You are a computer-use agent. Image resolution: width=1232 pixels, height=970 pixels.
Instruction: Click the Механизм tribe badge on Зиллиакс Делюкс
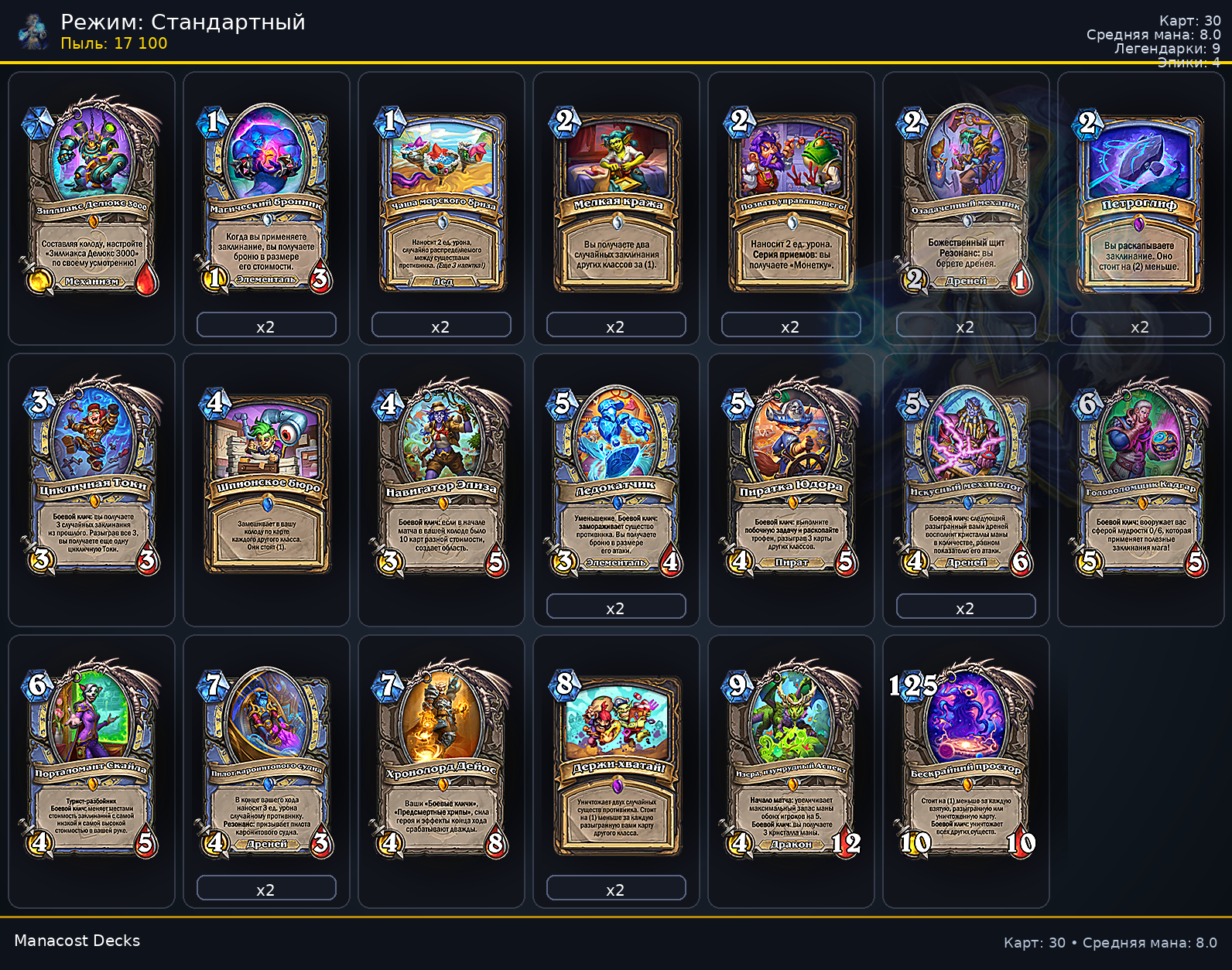[91, 282]
